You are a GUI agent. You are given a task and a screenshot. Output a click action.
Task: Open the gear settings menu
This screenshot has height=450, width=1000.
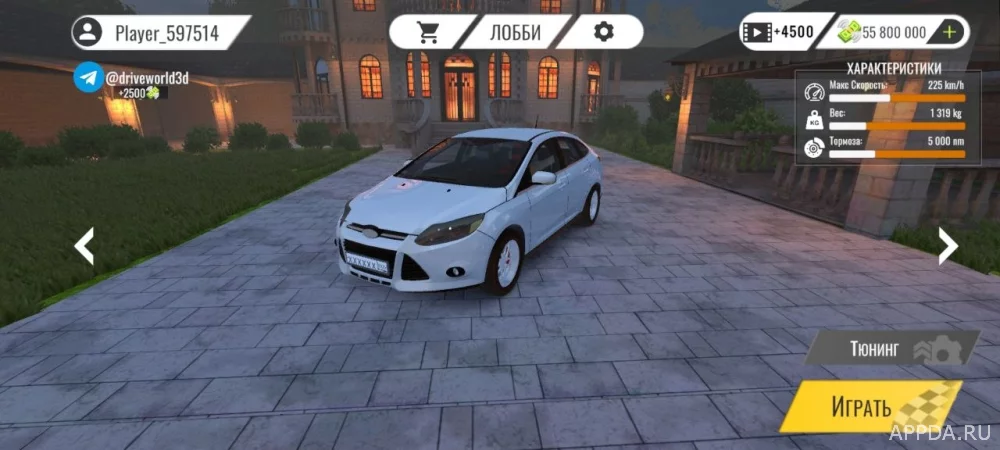point(603,32)
